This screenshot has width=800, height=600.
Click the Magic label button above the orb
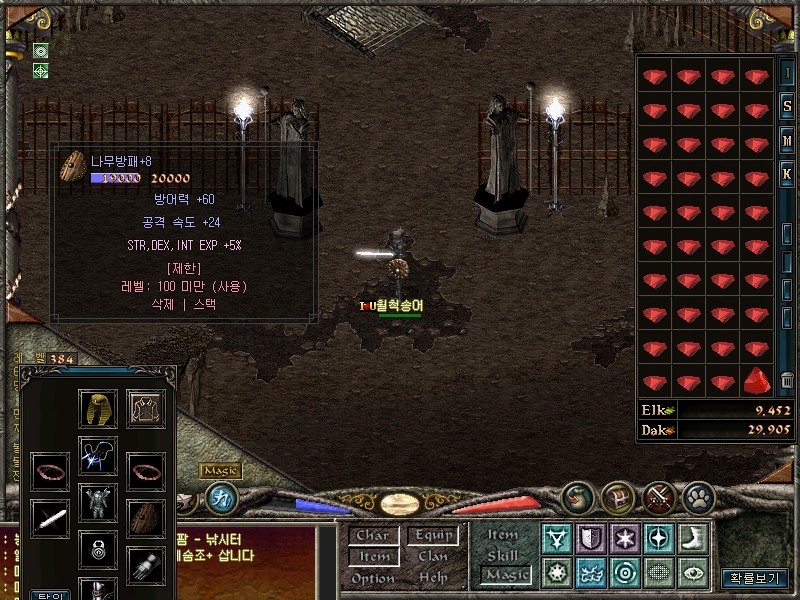(220, 471)
